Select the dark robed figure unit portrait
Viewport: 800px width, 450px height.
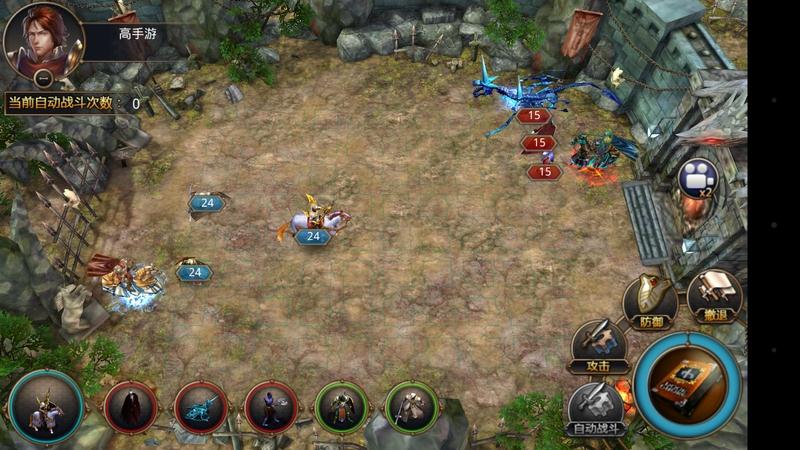(x=131, y=407)
